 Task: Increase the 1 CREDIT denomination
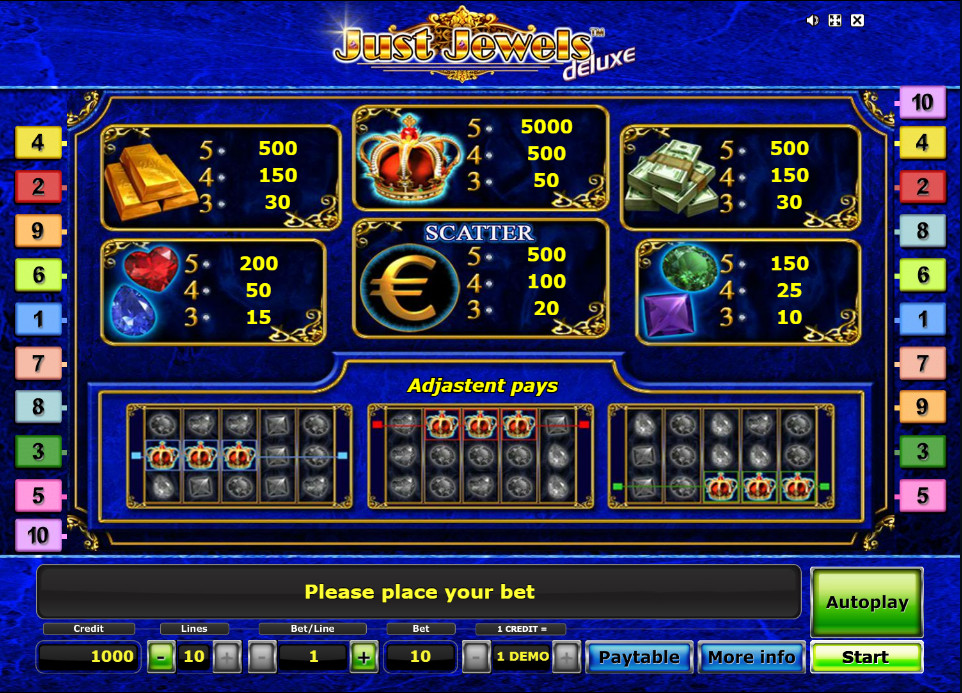click(x=567, y=657)
